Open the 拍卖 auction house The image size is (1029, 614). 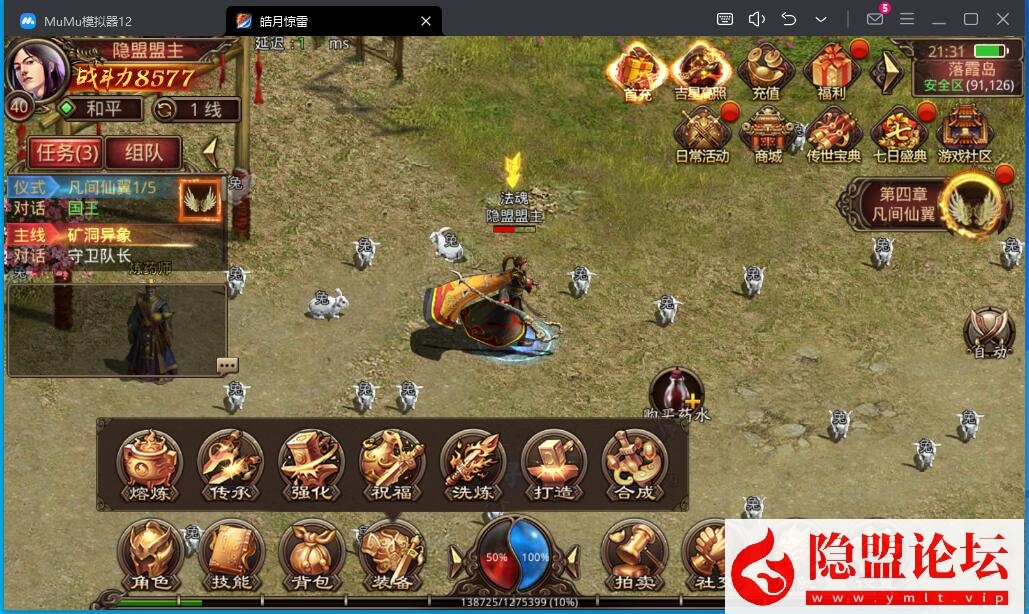tap(635, 555)
